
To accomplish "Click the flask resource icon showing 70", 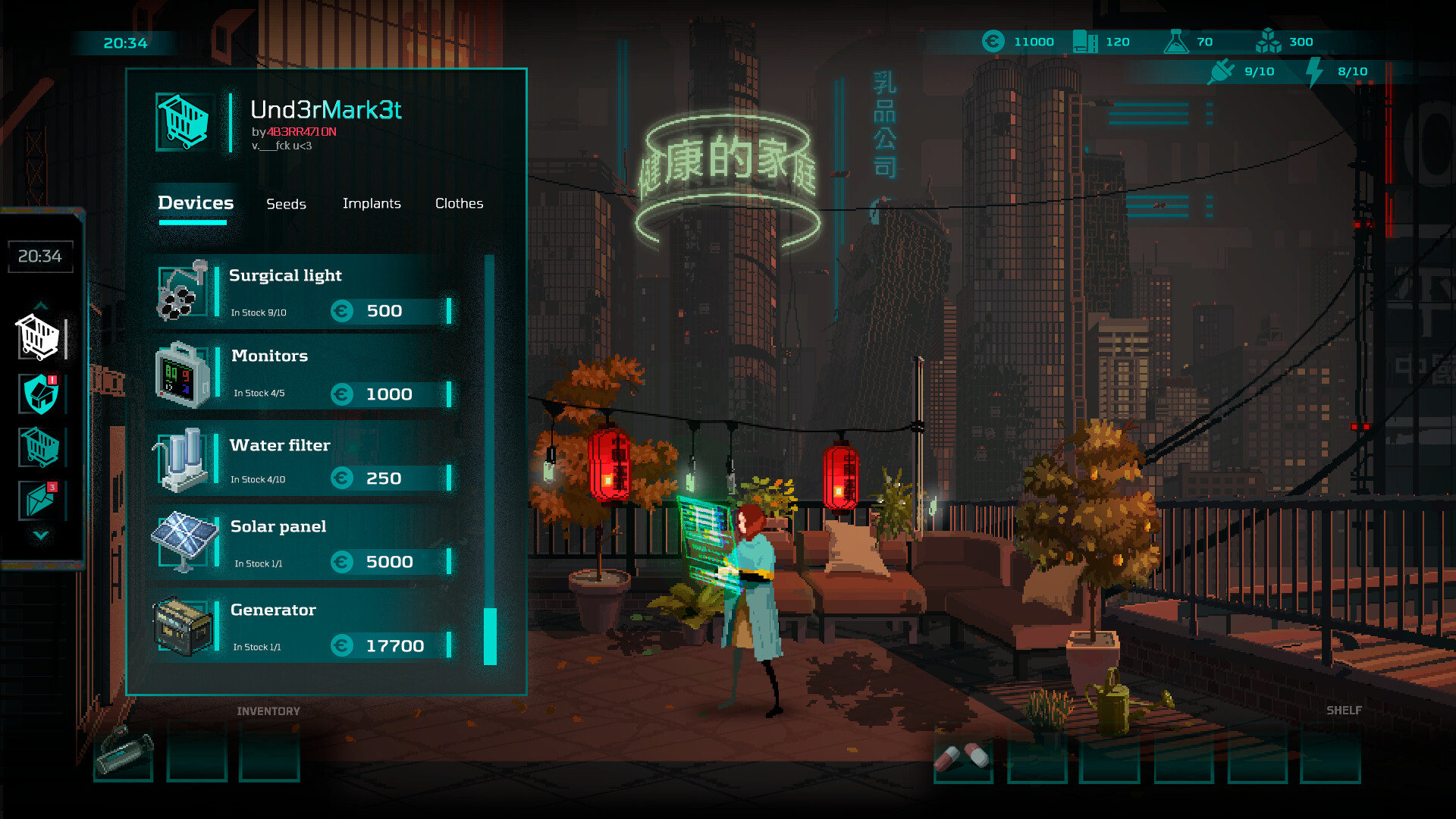I will click(1176, 42).
